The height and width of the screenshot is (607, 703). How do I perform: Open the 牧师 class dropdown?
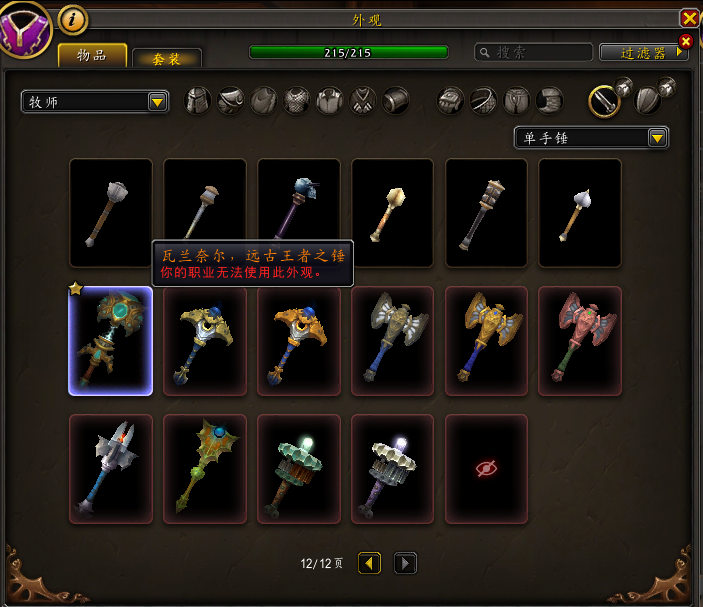tap(95, 101)
